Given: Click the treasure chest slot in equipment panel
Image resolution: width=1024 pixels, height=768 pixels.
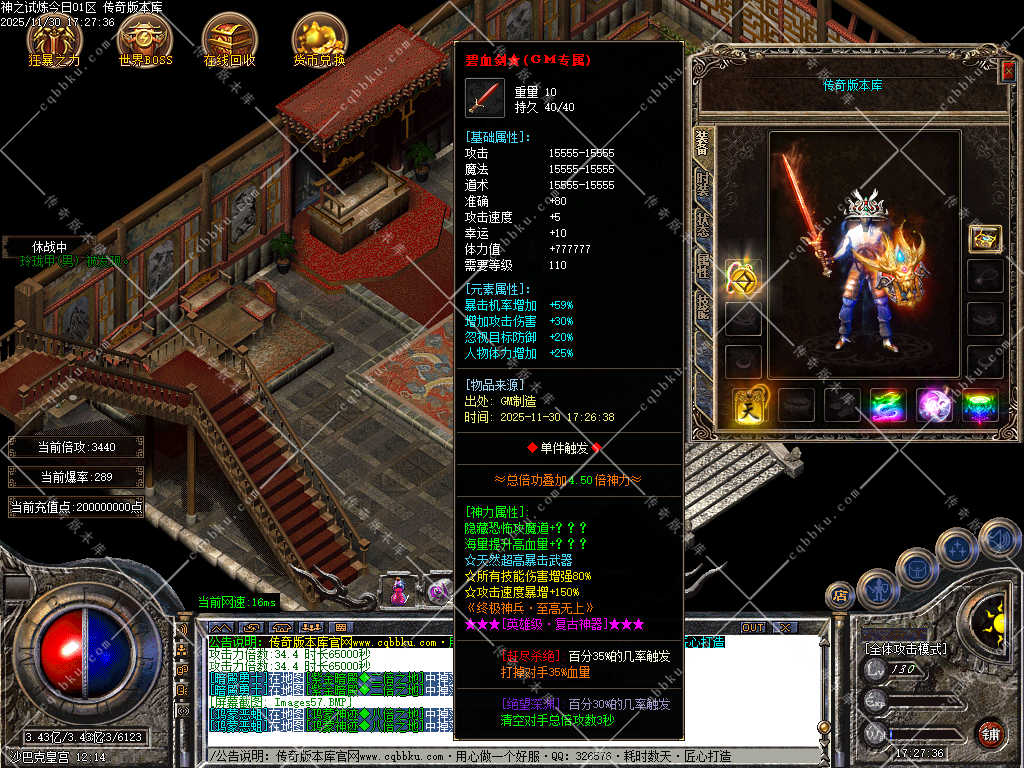Looking at the screenshot, I should (x=985, y=238).
